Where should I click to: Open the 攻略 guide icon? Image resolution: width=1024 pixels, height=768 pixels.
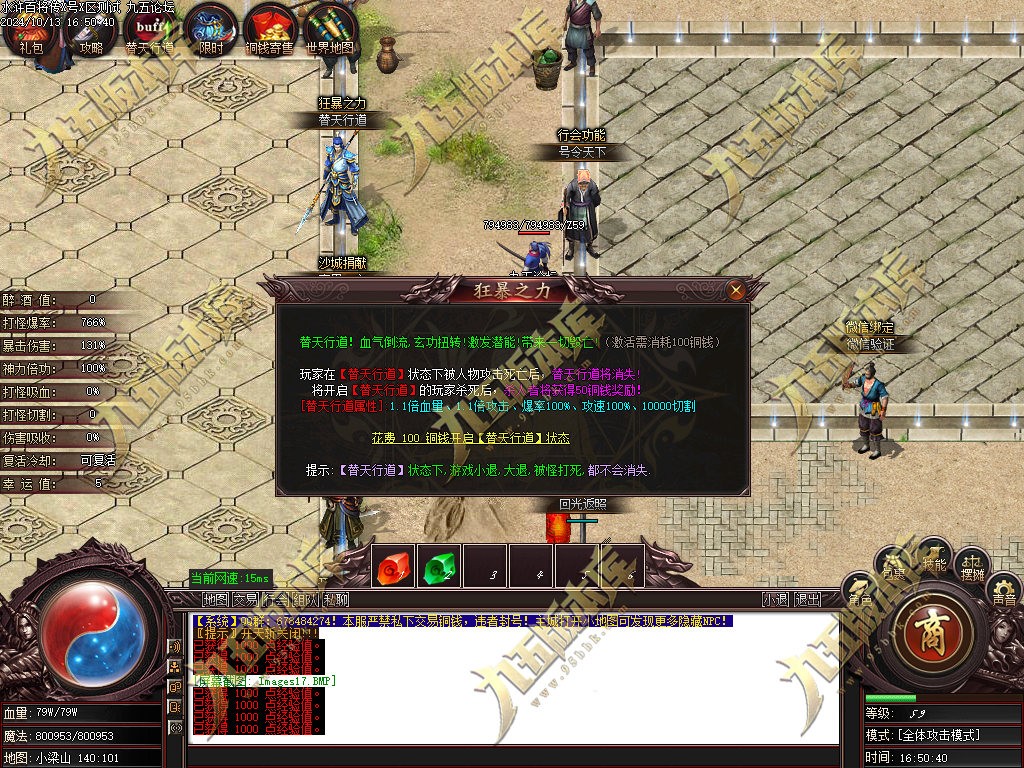(91, 30)
